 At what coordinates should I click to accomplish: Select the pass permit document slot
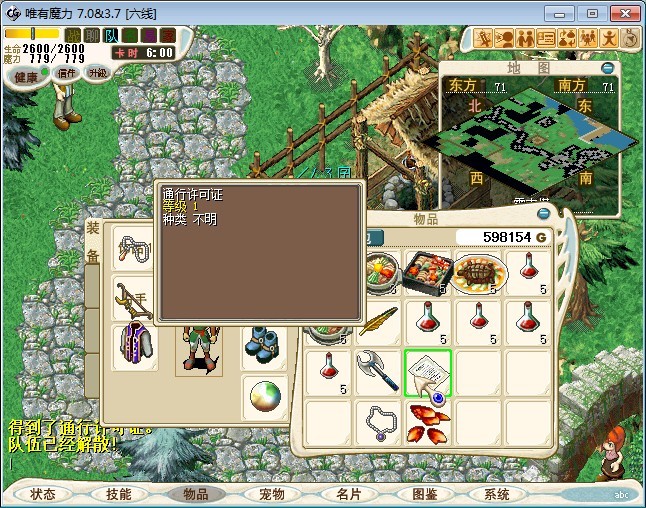(428, 372)
